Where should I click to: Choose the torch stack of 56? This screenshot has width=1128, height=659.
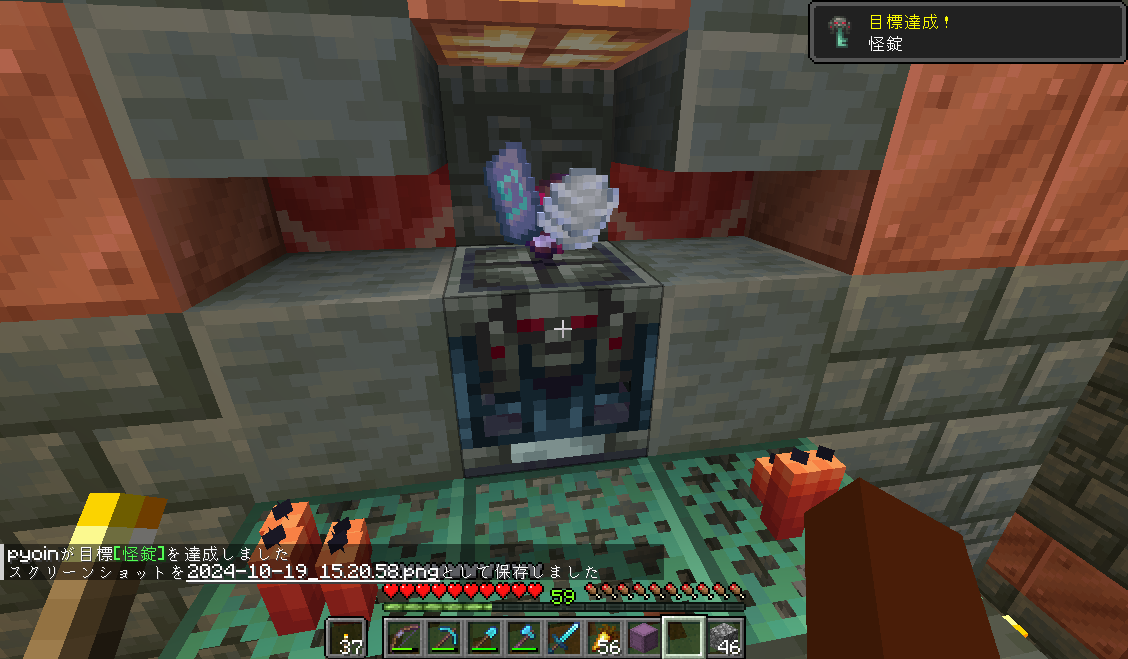click(x=605, y=638)
